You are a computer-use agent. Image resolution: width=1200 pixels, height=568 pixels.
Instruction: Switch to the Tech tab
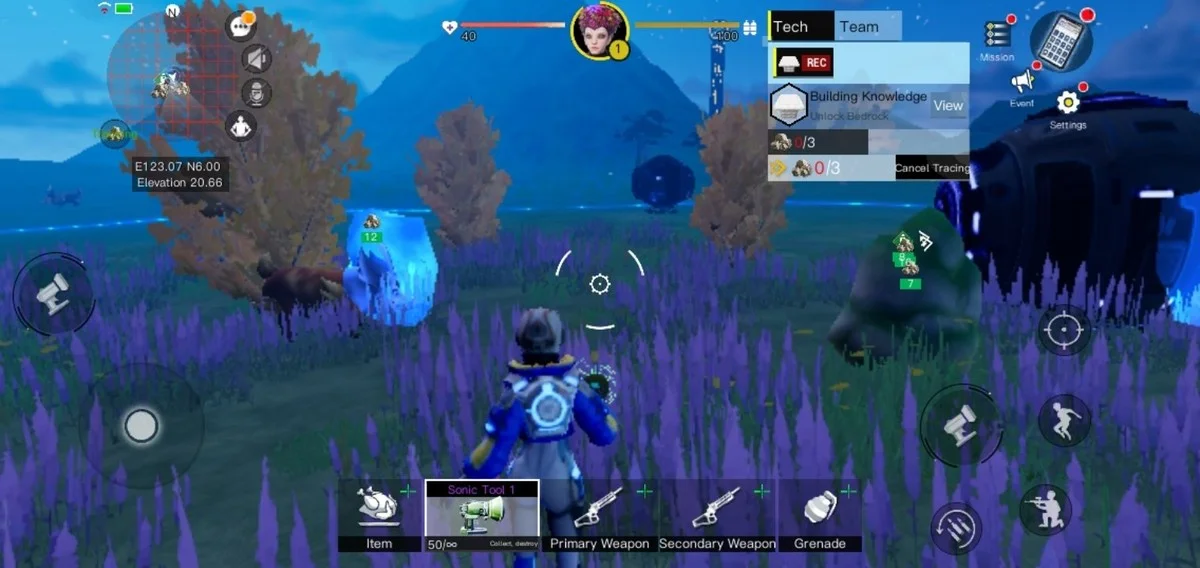(801, 27)
